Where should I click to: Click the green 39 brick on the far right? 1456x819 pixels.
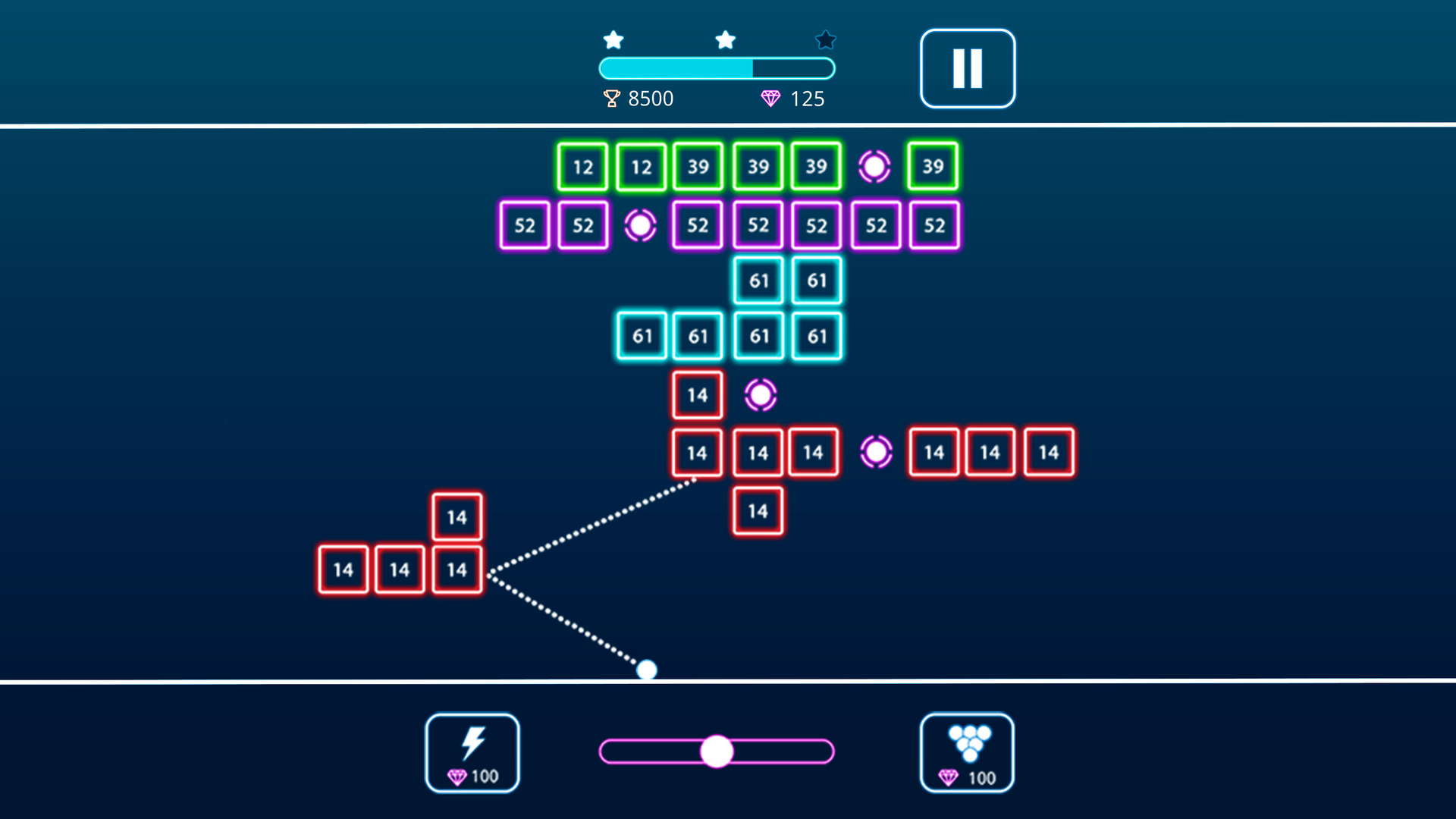[x=934, y=166]
